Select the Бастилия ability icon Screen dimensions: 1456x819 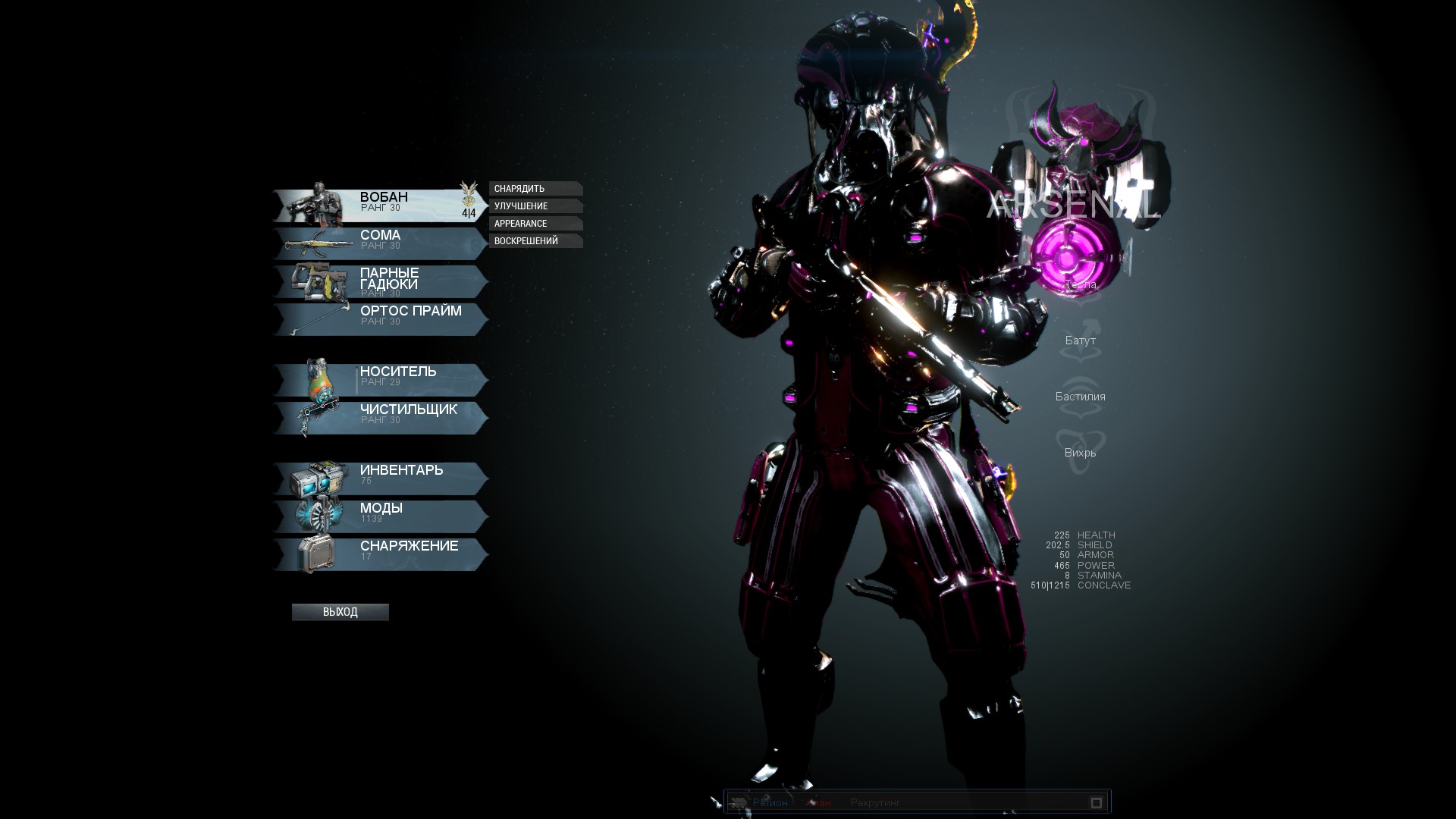[x=1080, y=397]
